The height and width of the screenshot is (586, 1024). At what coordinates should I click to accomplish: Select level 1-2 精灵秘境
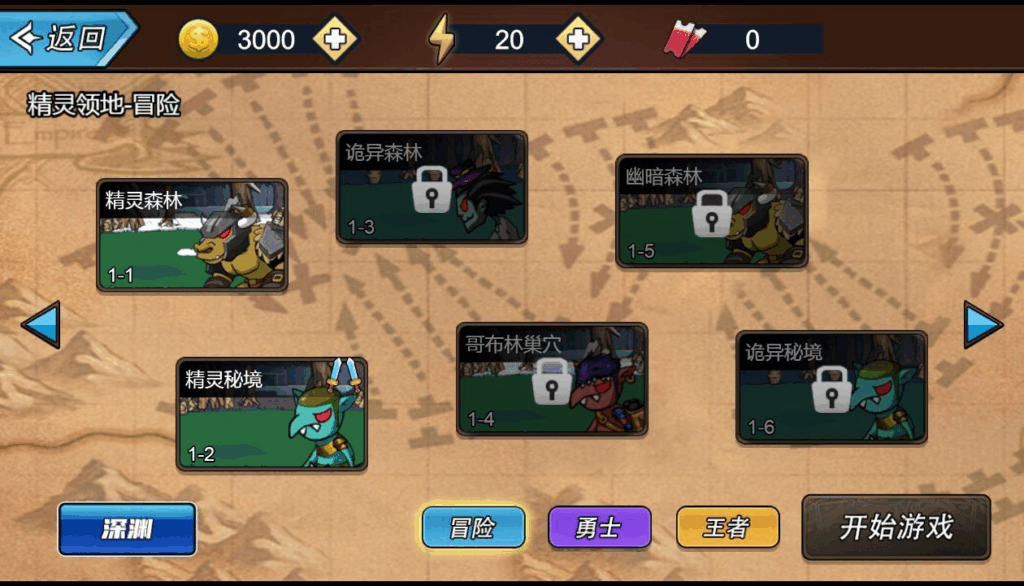tap(272, 413)
